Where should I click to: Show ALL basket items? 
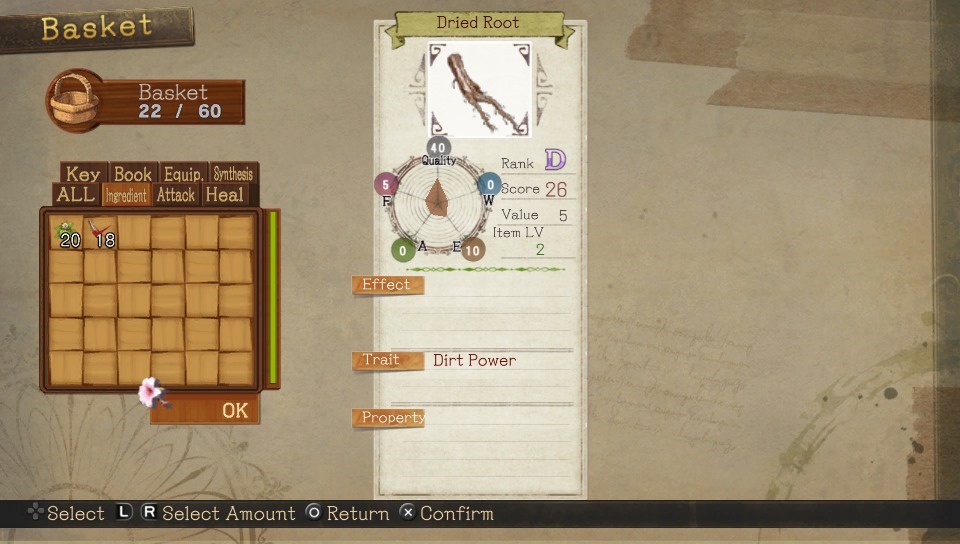coord(76,195)
